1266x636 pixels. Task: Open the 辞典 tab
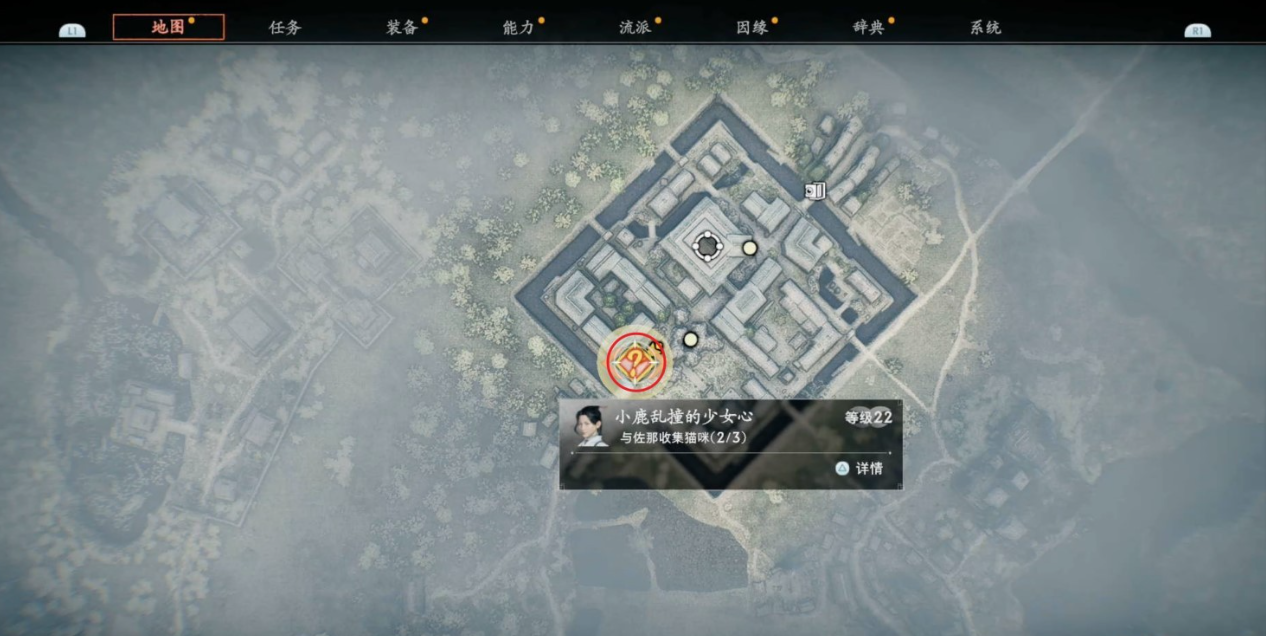tap(869, 28)
